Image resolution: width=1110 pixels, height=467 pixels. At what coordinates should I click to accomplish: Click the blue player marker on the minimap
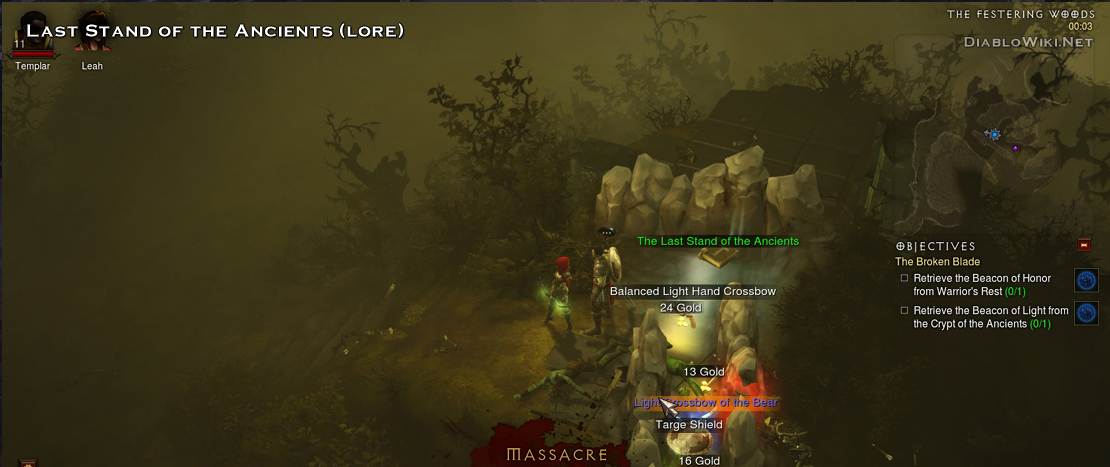point(994,134)
